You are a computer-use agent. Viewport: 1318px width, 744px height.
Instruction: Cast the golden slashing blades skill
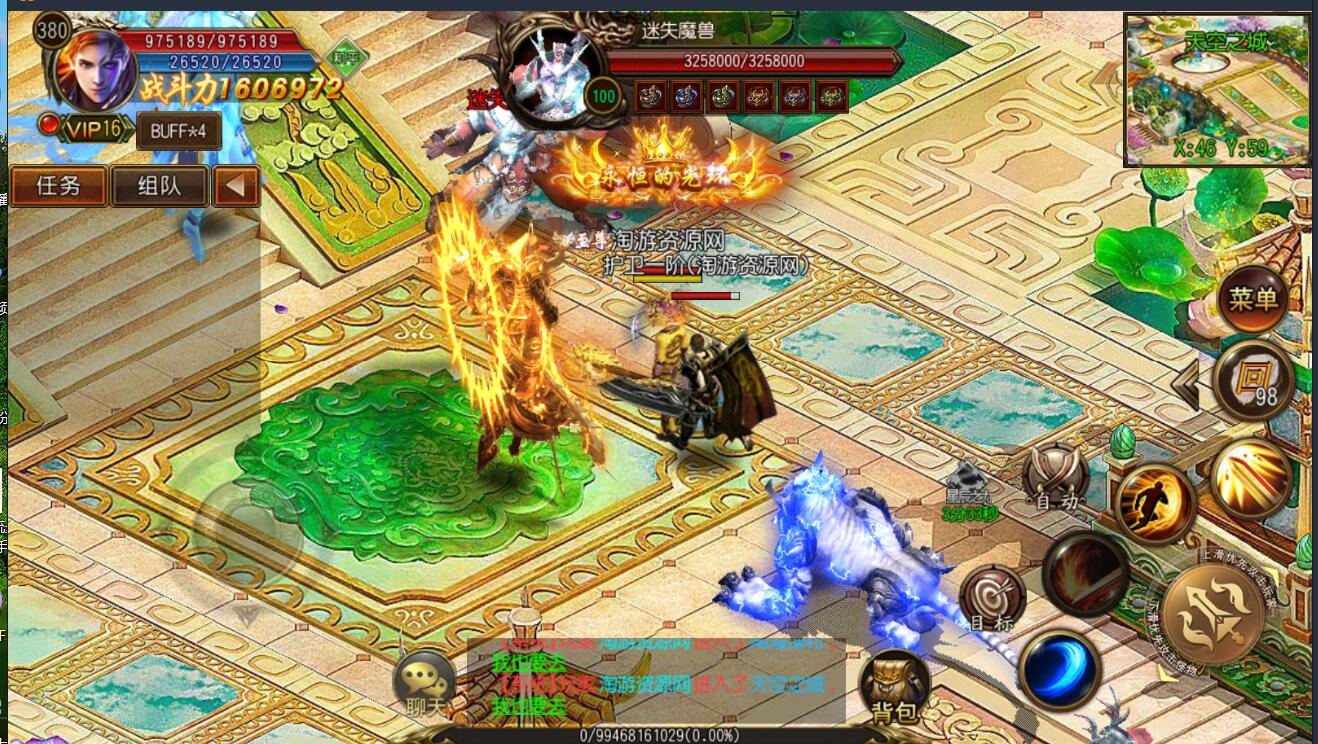1251,478
